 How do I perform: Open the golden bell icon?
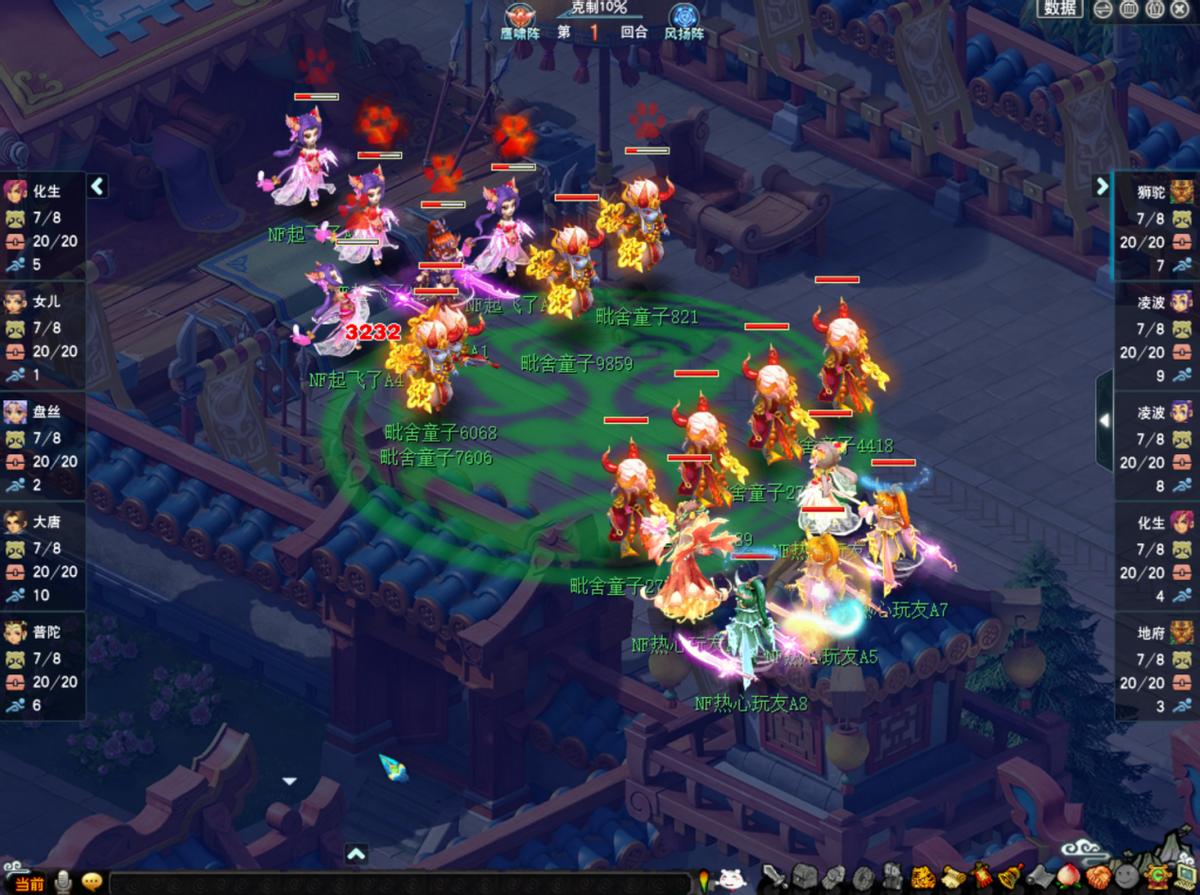point(1010,877)
